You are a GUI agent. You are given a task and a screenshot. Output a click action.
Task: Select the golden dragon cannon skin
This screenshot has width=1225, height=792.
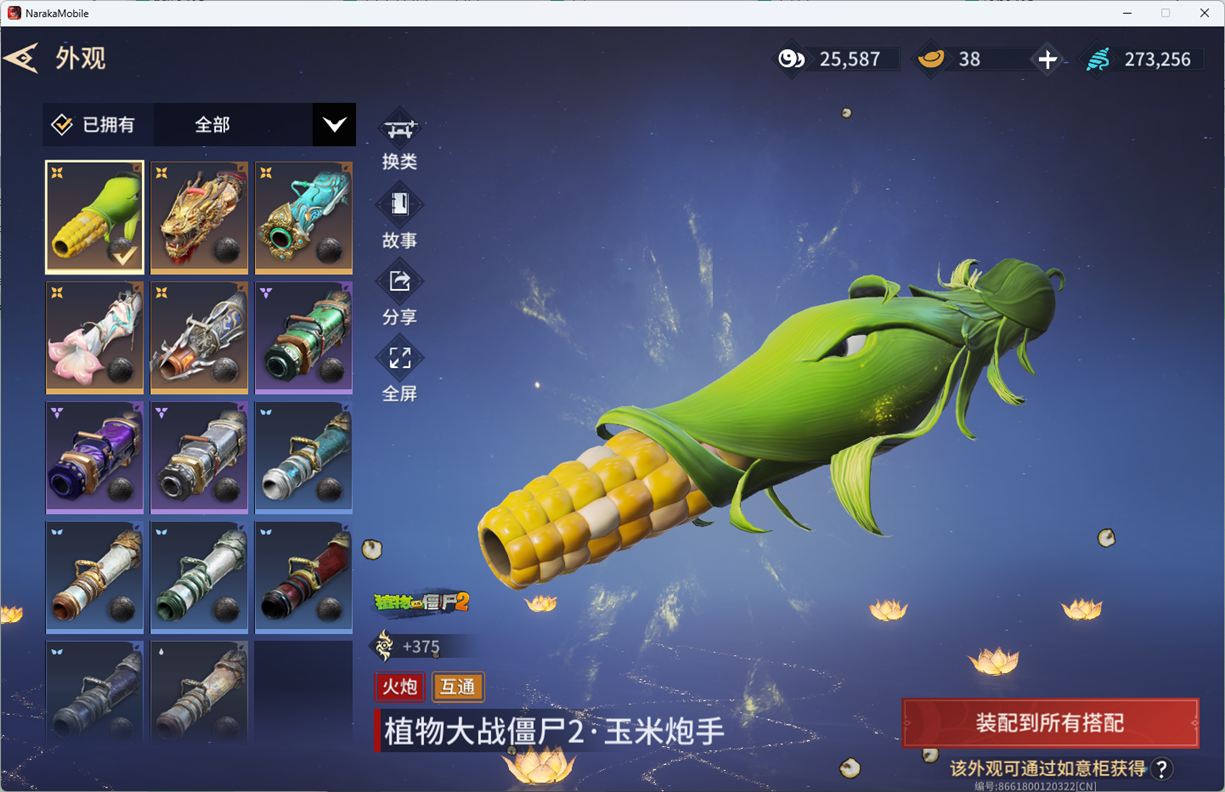[199, 217]
